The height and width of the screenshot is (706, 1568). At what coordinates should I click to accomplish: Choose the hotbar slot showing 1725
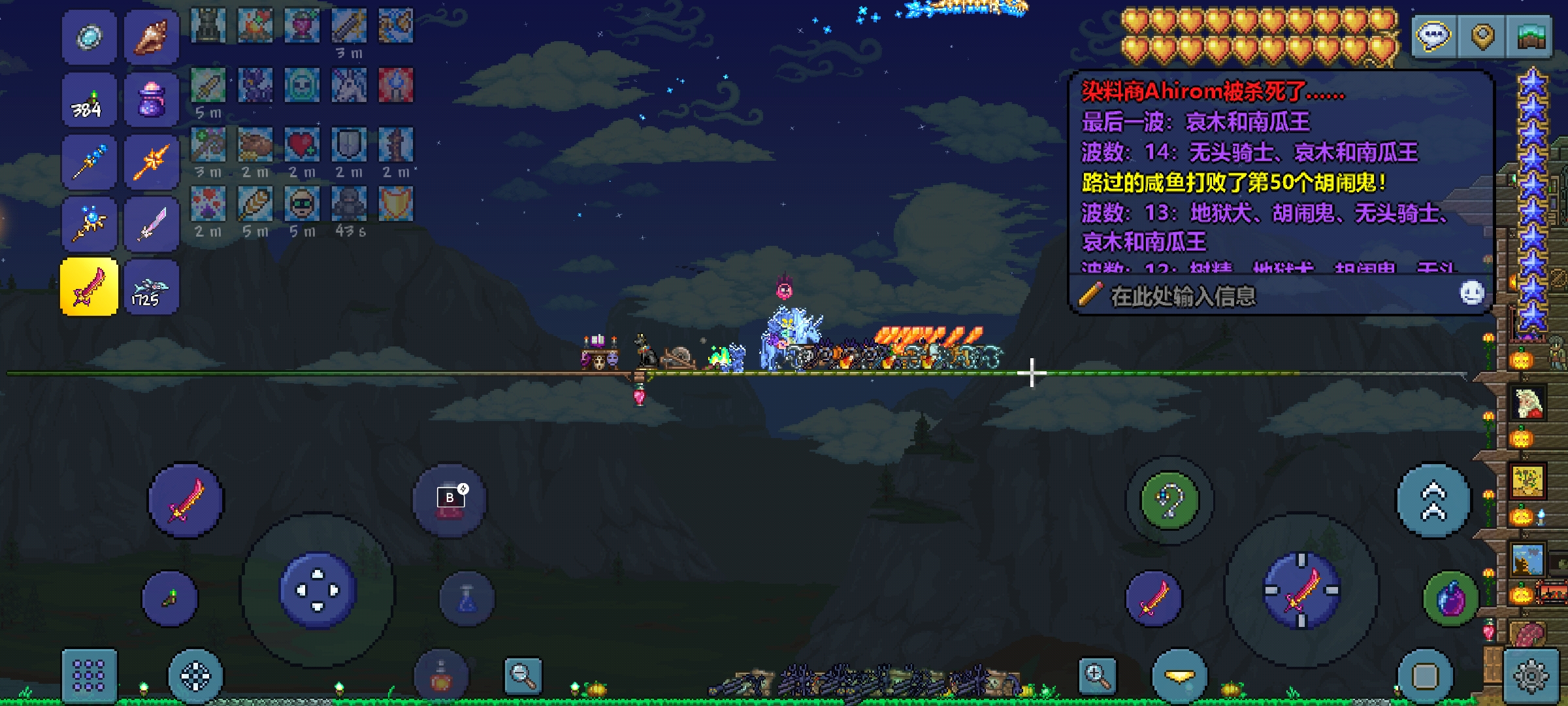coord(152,287)
